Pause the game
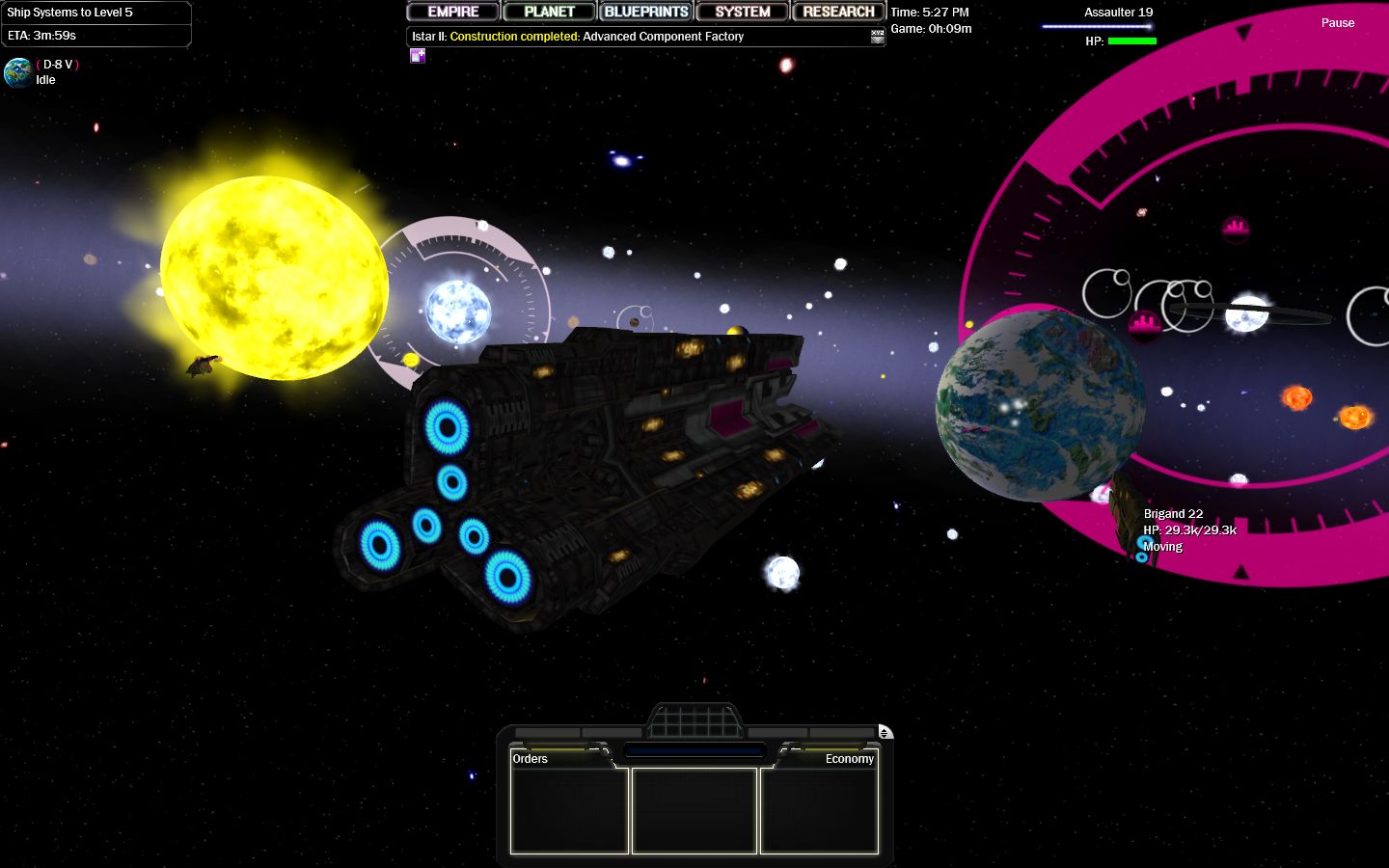Image resolution: width=1389 pixels, height=868 pixels. (1338, 22)
